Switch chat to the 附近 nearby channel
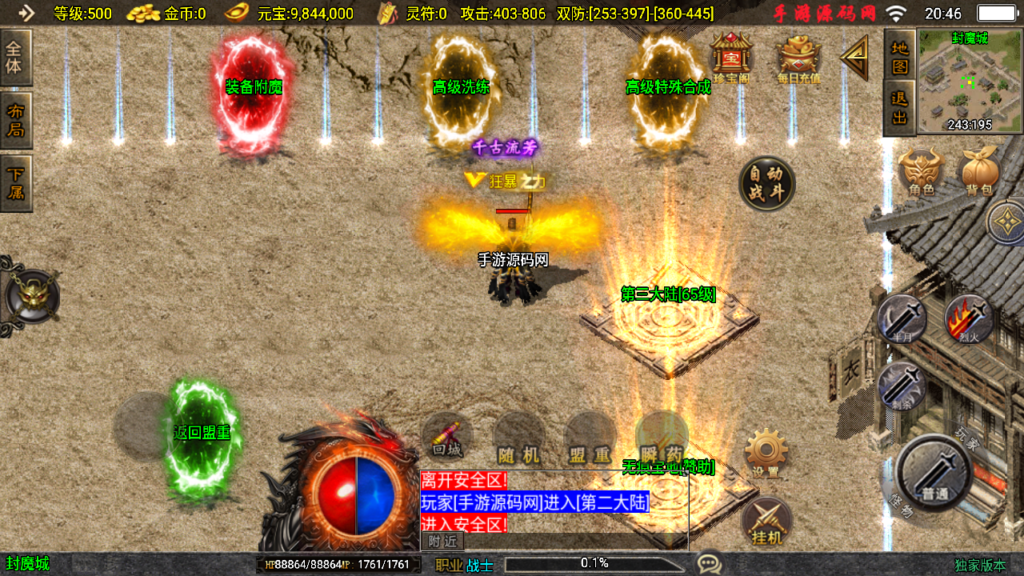1024x576 pixels. click(443, 541)
